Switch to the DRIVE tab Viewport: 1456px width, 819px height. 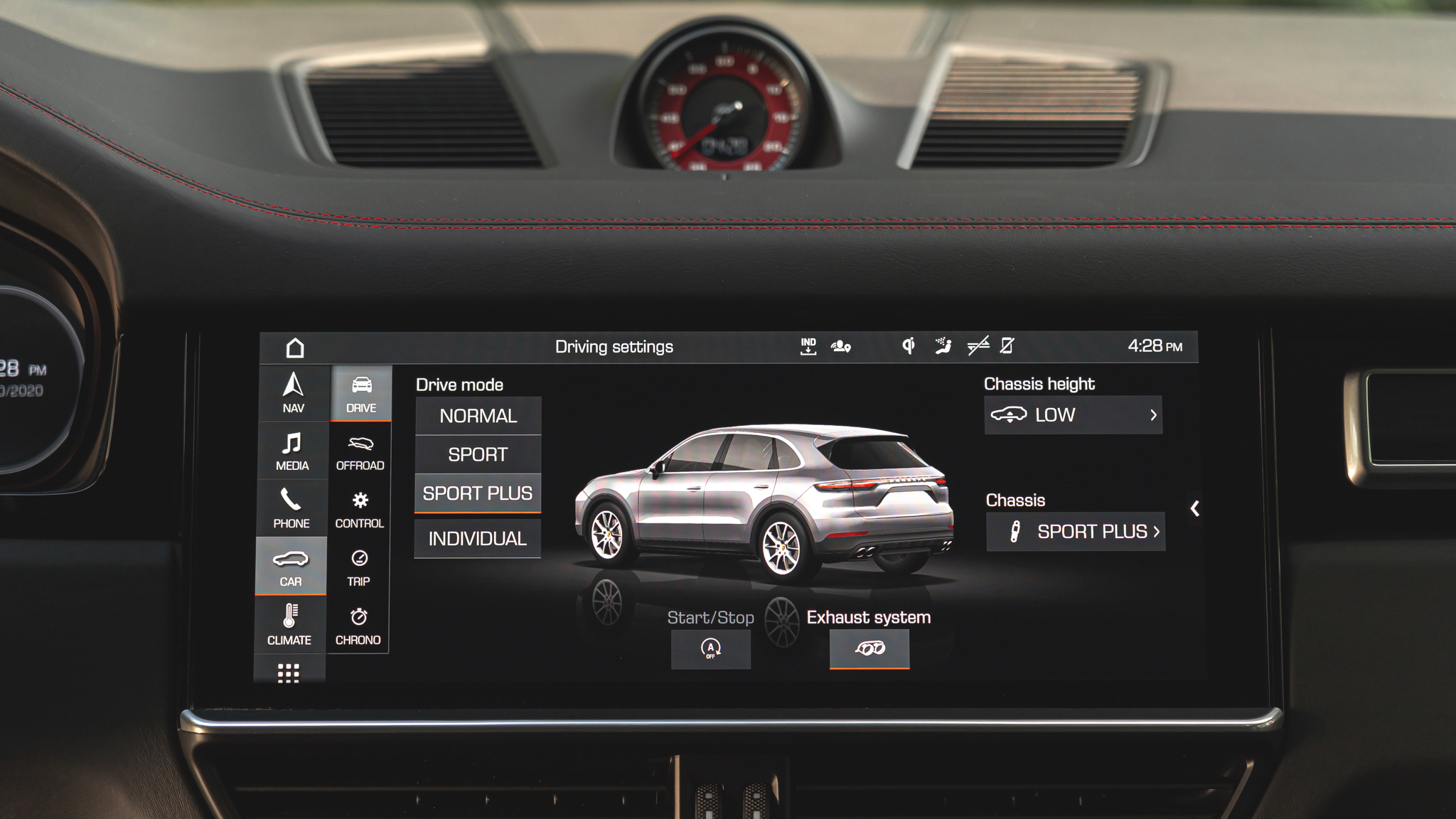pyautogui.click(x=361, y=393)
